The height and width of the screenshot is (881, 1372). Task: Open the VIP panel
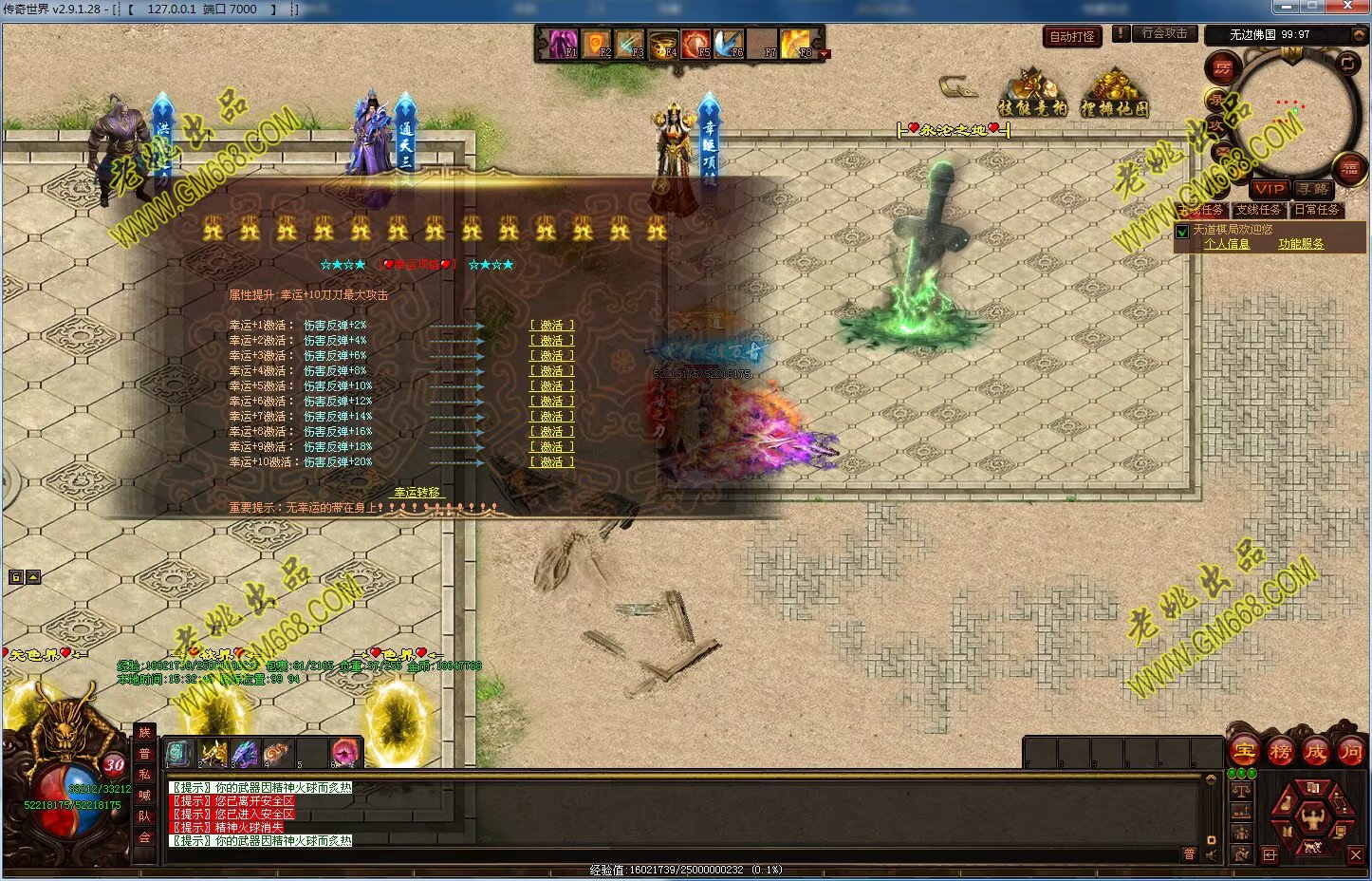pos(1269,189)
